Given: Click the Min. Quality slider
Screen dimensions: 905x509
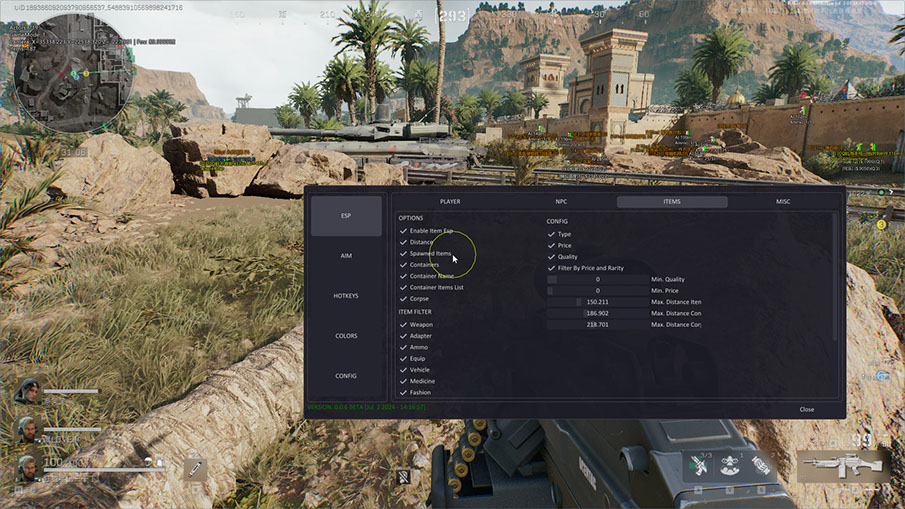Looking at the screenshot, I should [x=597, y=280].
